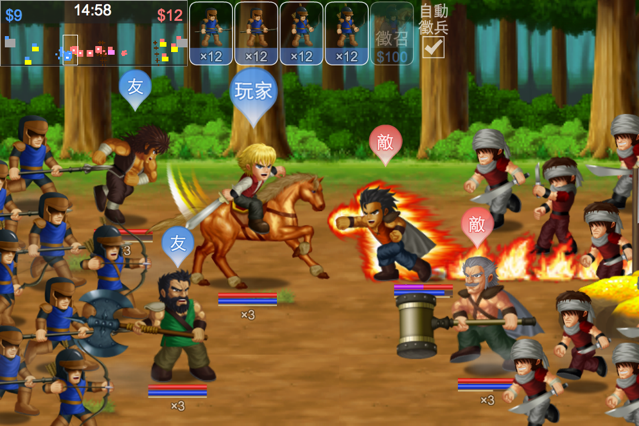
Task: Toggle the 自動徵兵 auto-recruit checkbox
Action: tap(433, 46)
